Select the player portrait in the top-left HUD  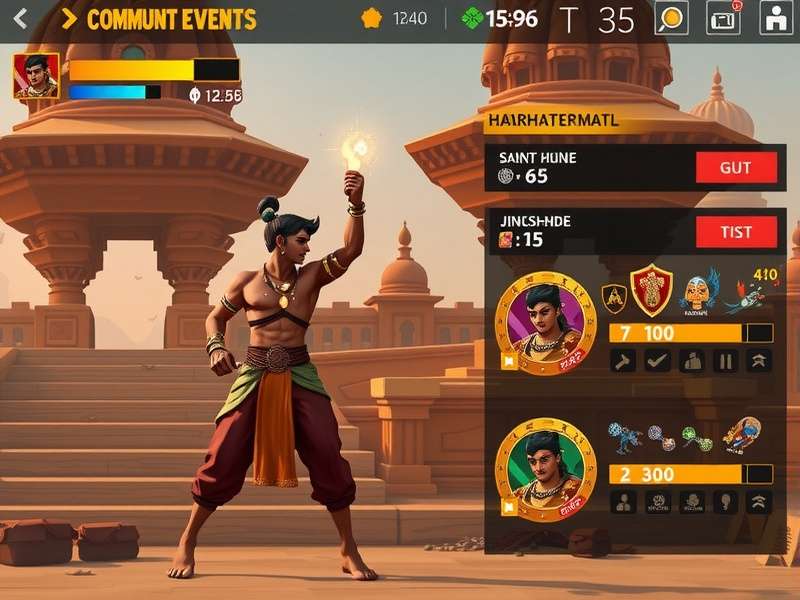point(36,76)
